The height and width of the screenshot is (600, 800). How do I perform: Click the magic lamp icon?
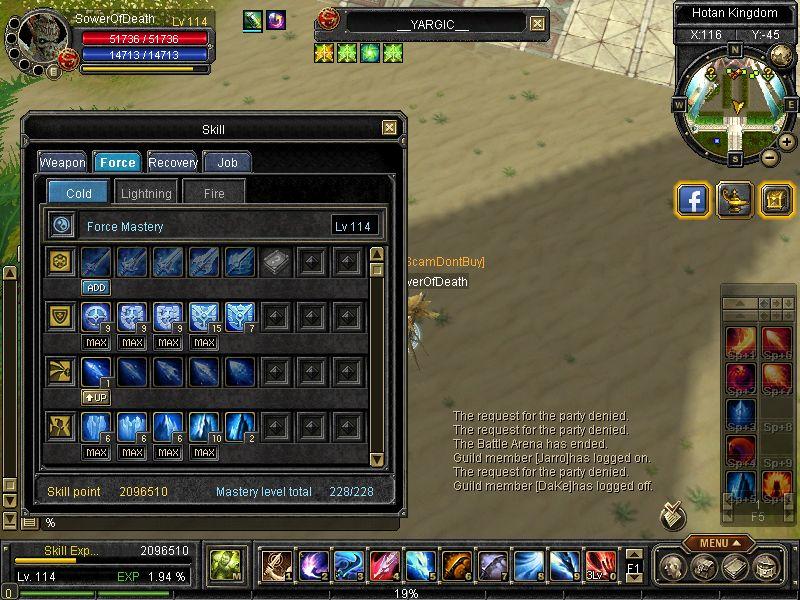click(735, 200)
